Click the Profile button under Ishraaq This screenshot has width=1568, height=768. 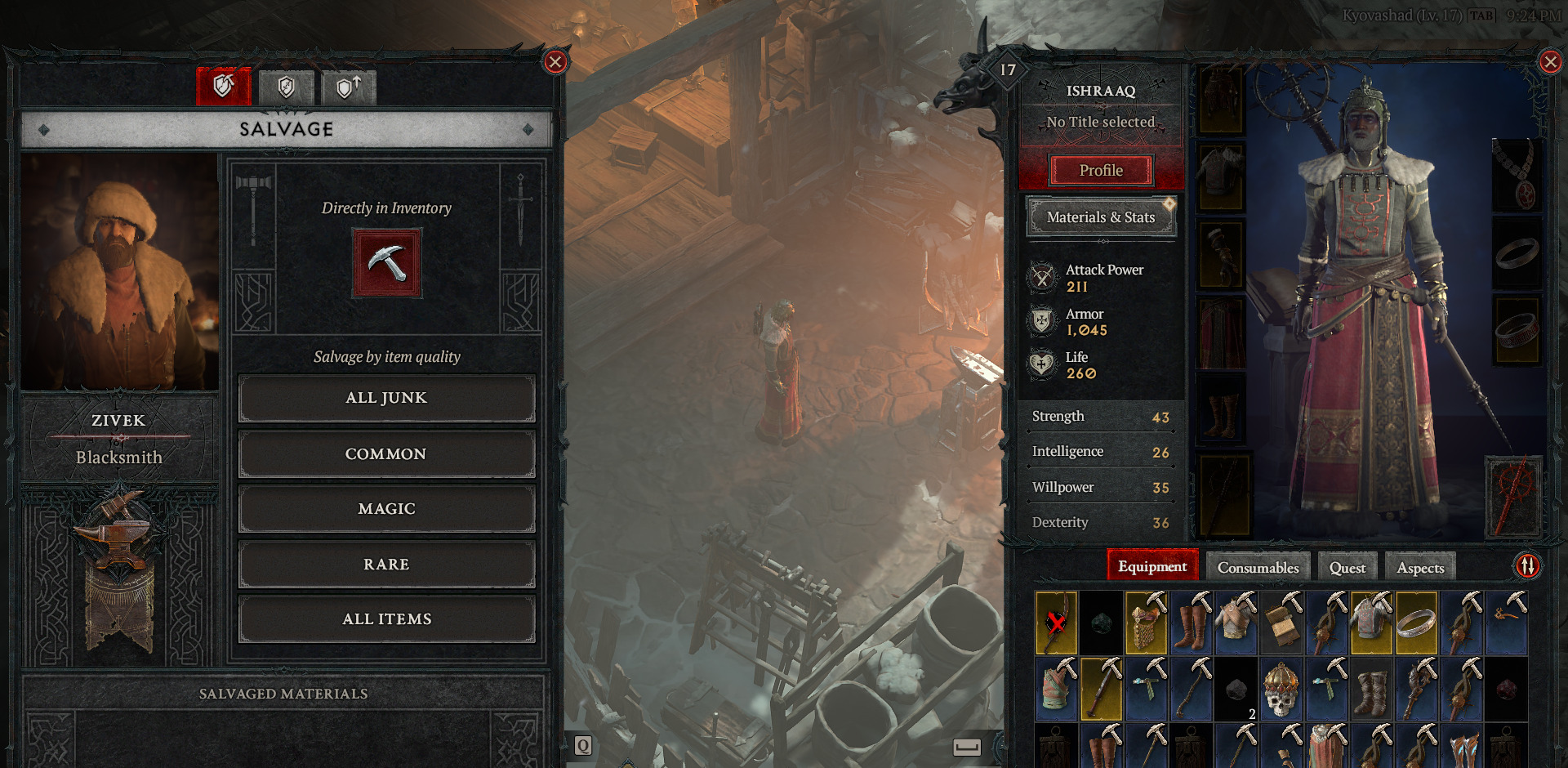pos(1102,170)
